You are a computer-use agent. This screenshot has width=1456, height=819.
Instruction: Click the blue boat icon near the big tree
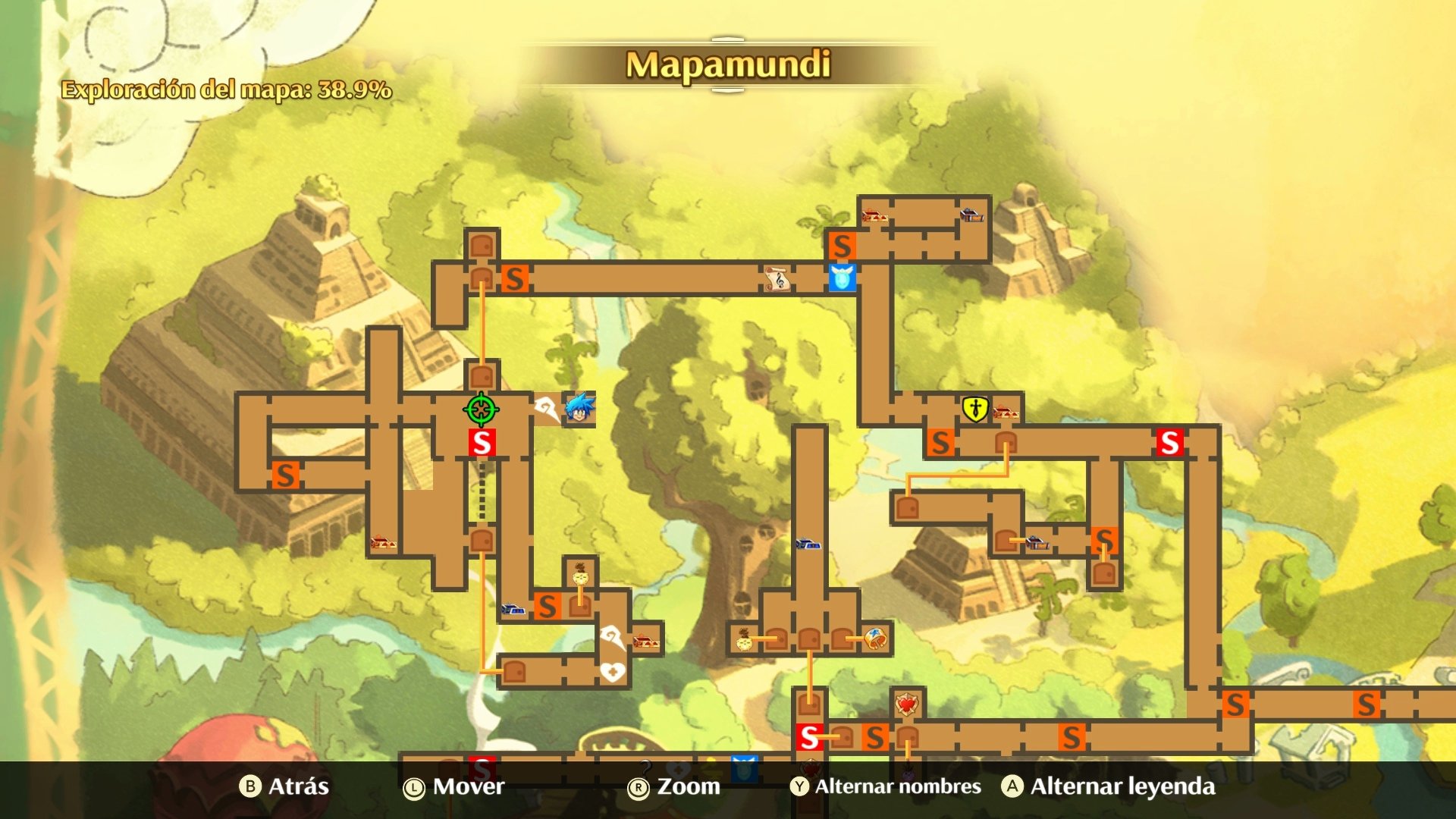click(809, 544)
